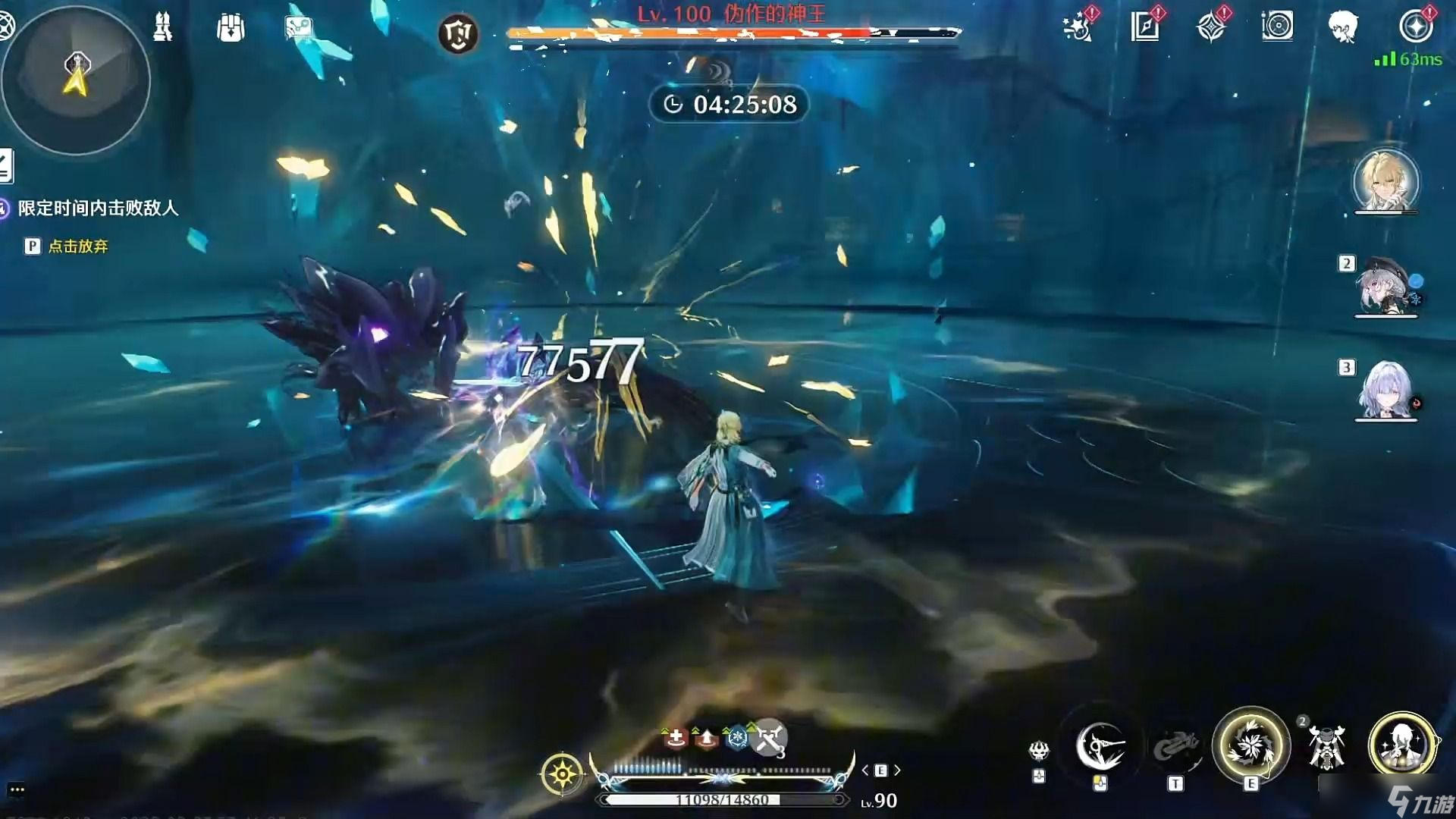Switch to the blonde character portrait
This screenshot has height=819, width=1456.
[x=1385, y=180]
